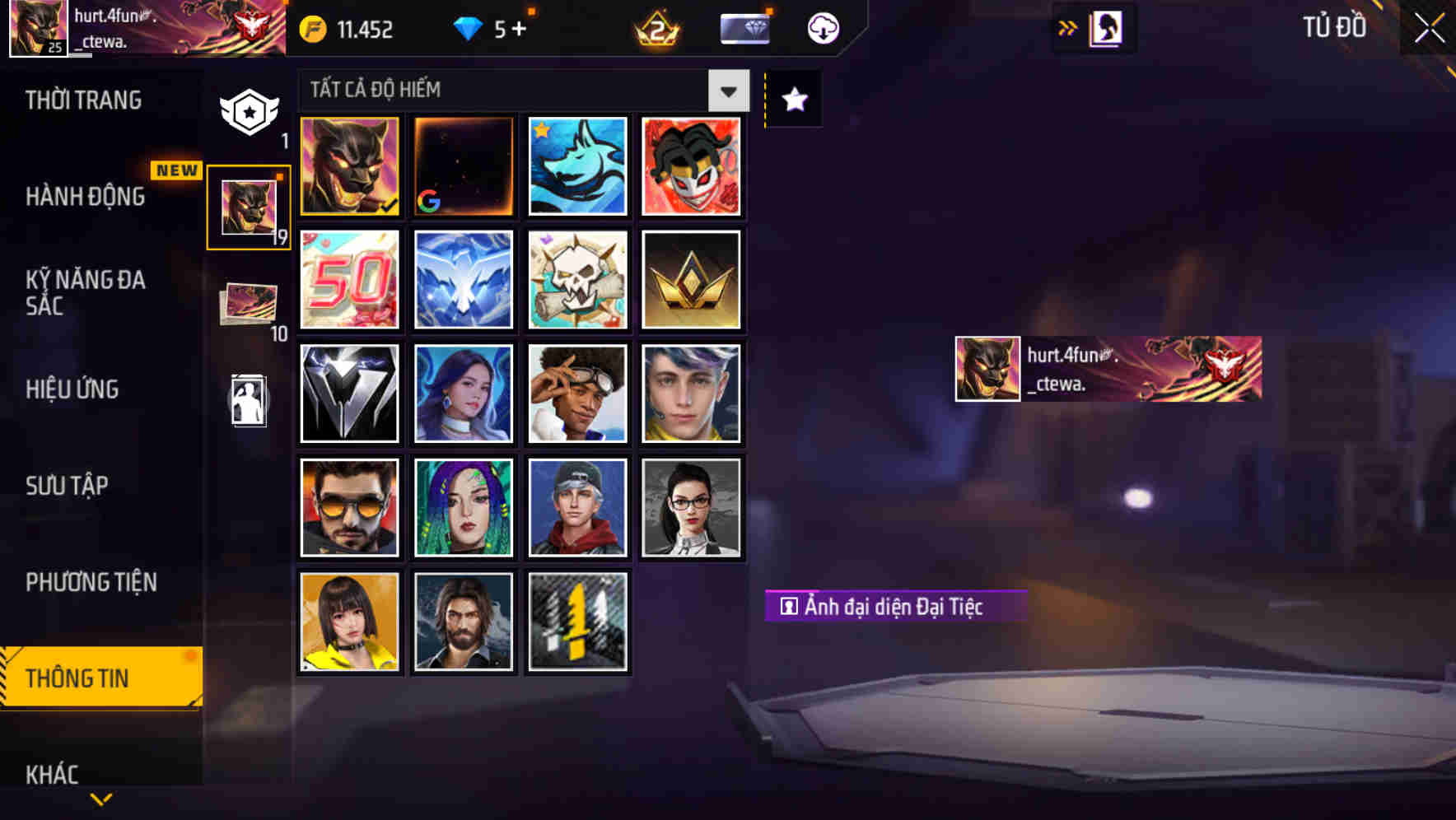Select the jester mask avatar
This screenshot has height=820, width=1456.
coord(691,166)
